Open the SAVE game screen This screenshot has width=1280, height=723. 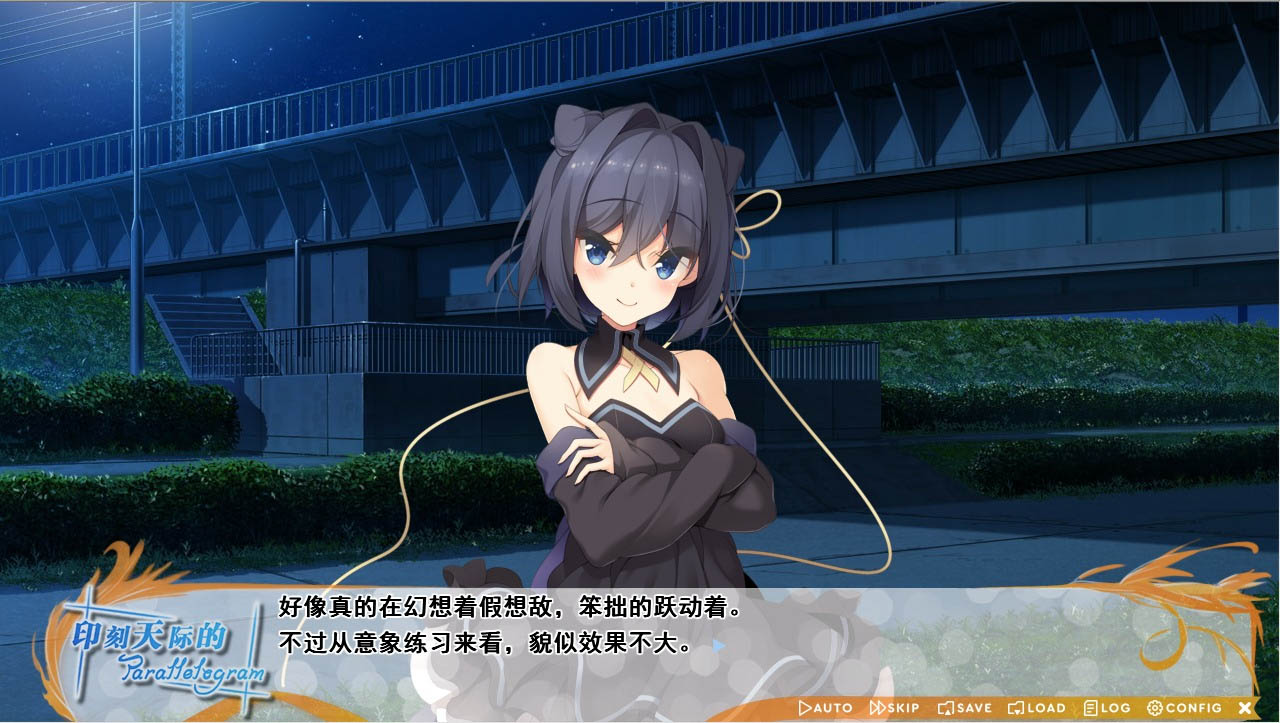pyautogui.click(x=964, y=708)
